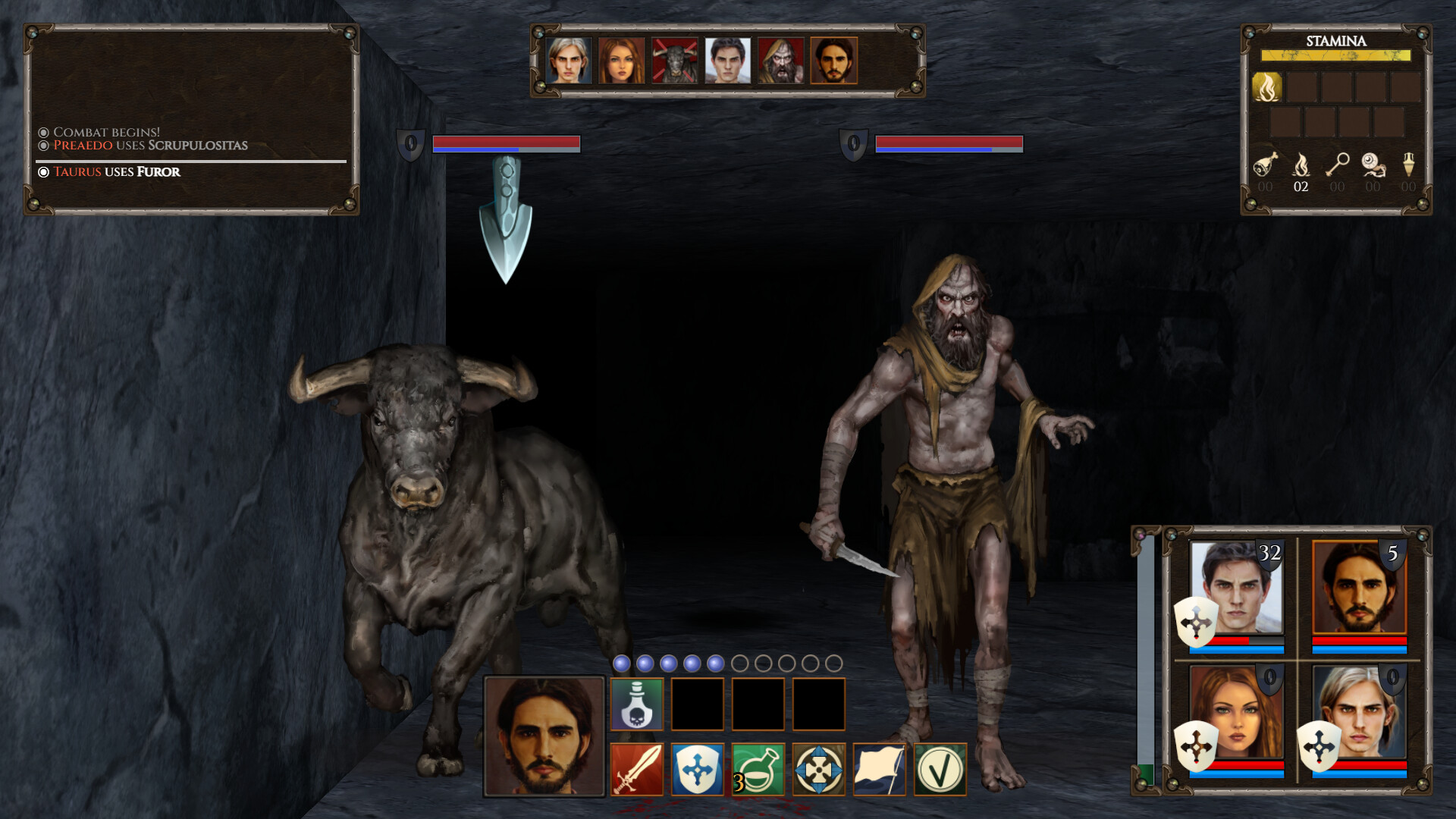Click the yellow Stamina bar
The width and height of the screenshot is (1456, 819).
tap(1335, 54)
